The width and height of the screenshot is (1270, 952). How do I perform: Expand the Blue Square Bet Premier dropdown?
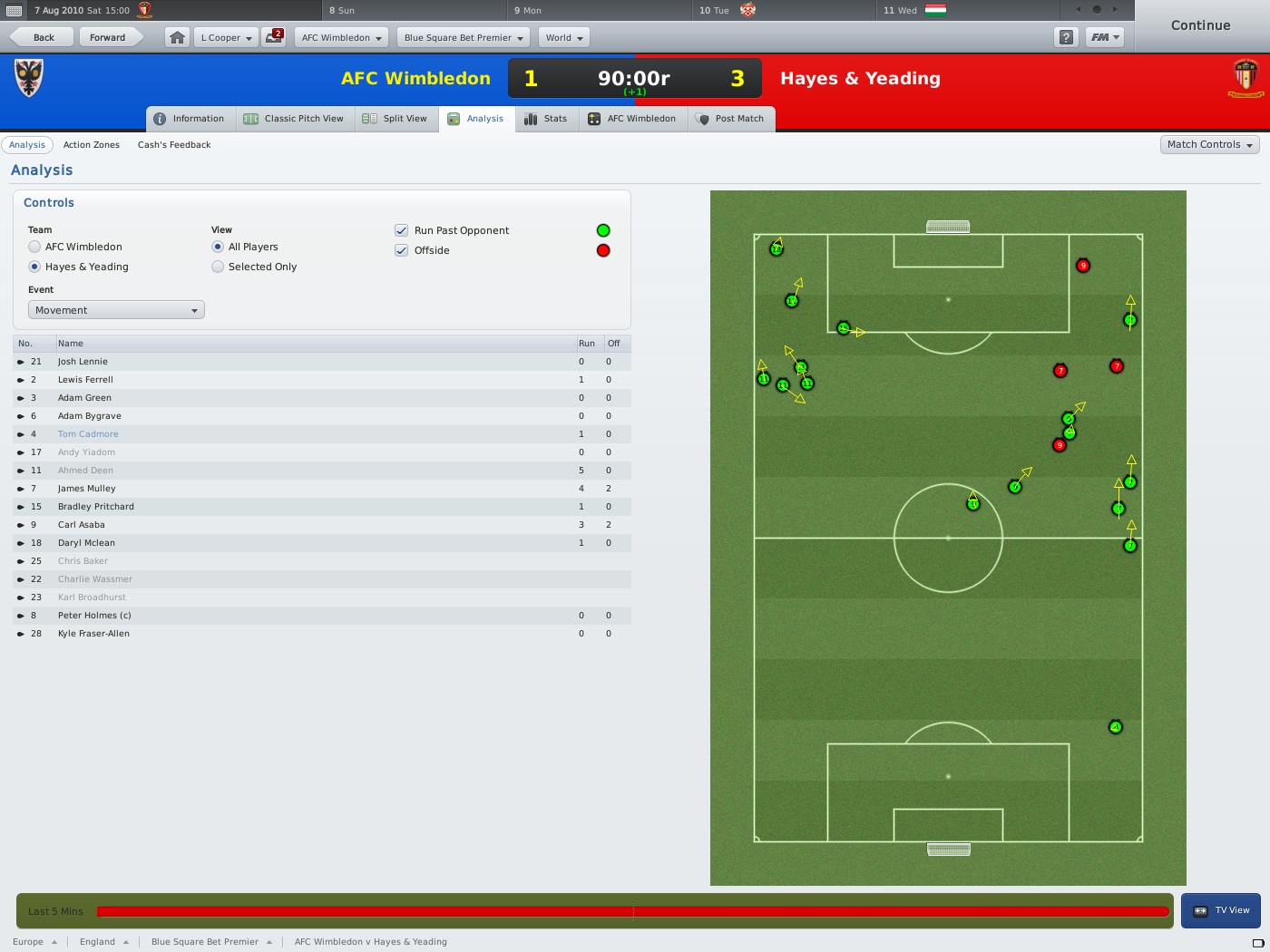coord(463,37)
